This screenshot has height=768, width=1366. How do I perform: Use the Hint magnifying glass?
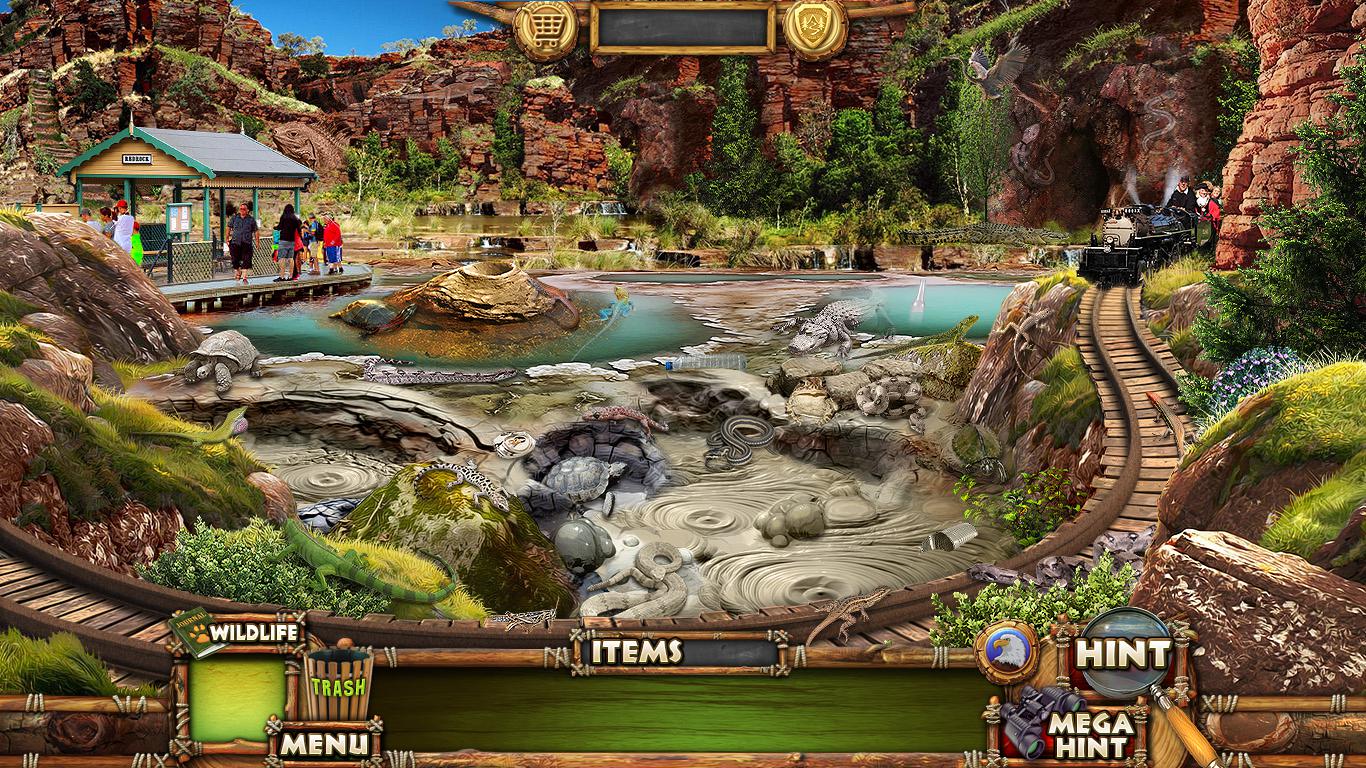click(x=1123, y=654)
